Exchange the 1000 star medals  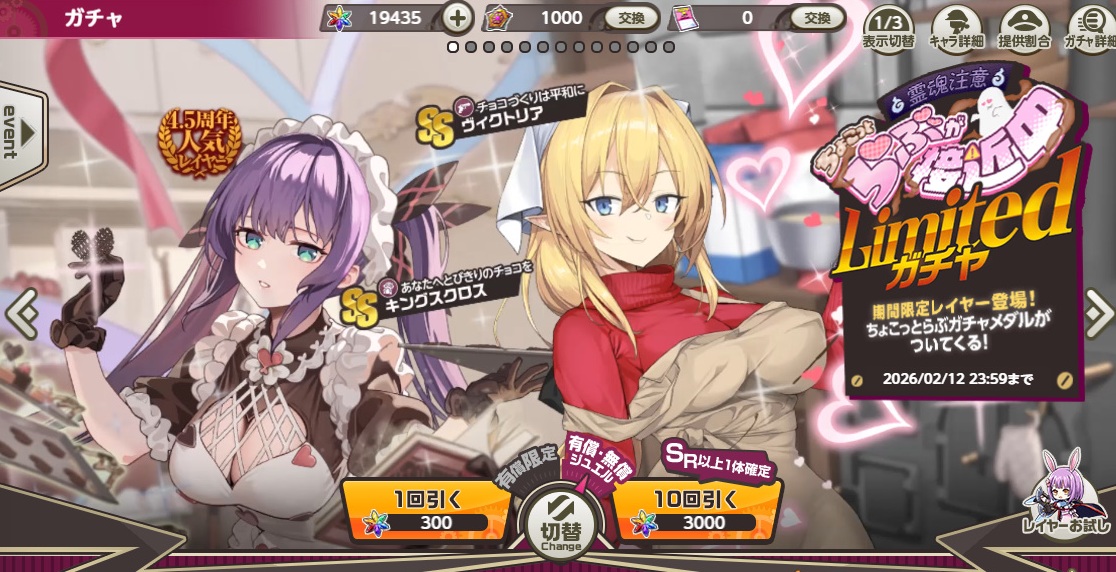[631, 17]
